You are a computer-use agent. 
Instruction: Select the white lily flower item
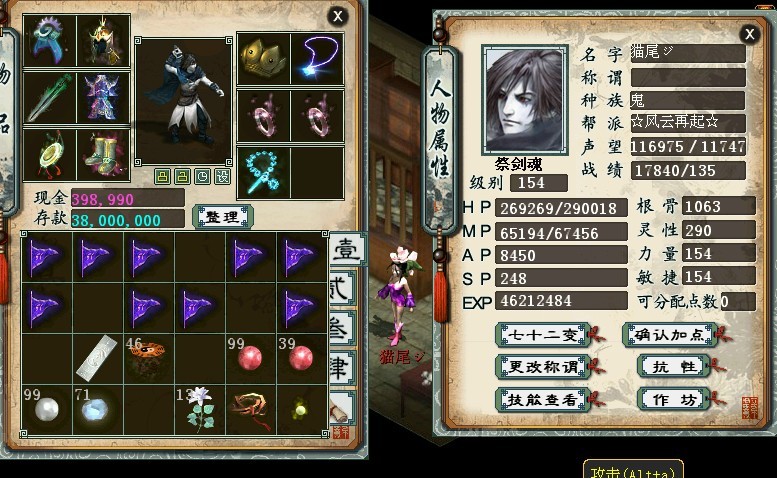pyautogui.click(x=200, y=409)
